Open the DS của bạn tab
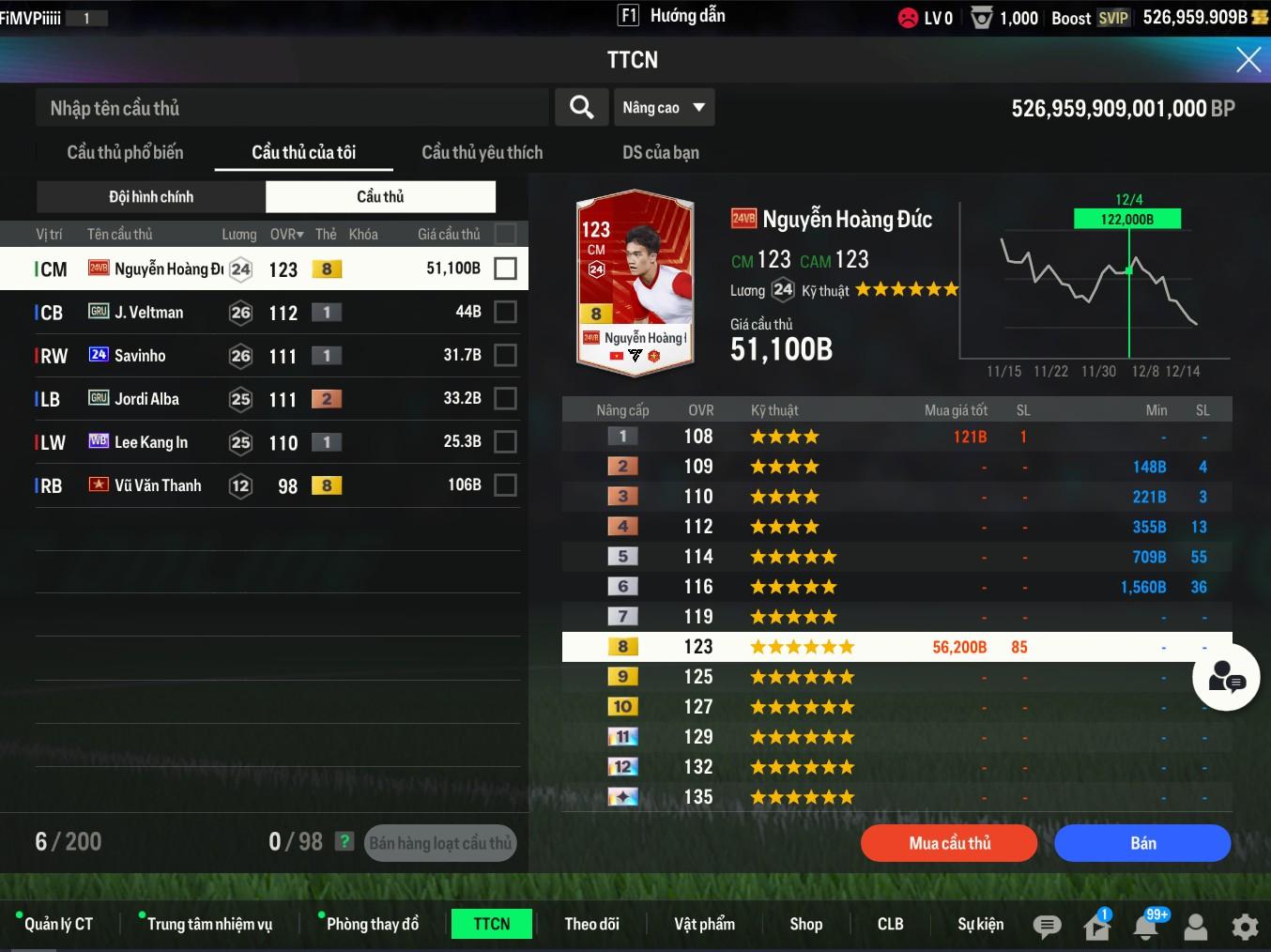This screenshot has height=952, width=1271. click(660, 152)
